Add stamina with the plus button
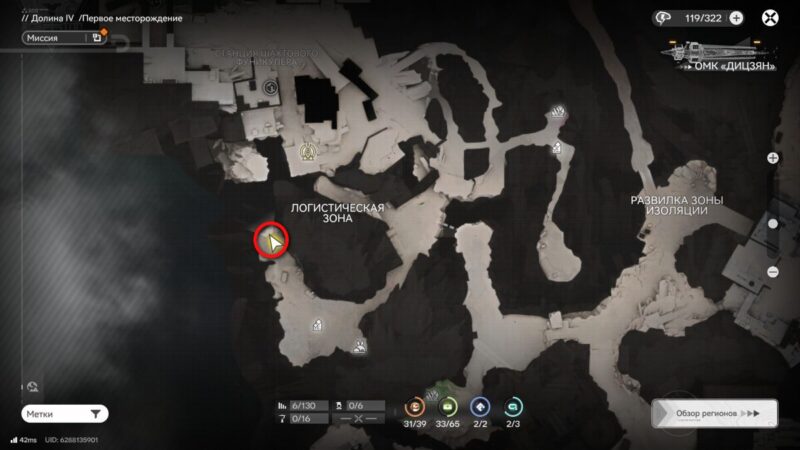 736,17
